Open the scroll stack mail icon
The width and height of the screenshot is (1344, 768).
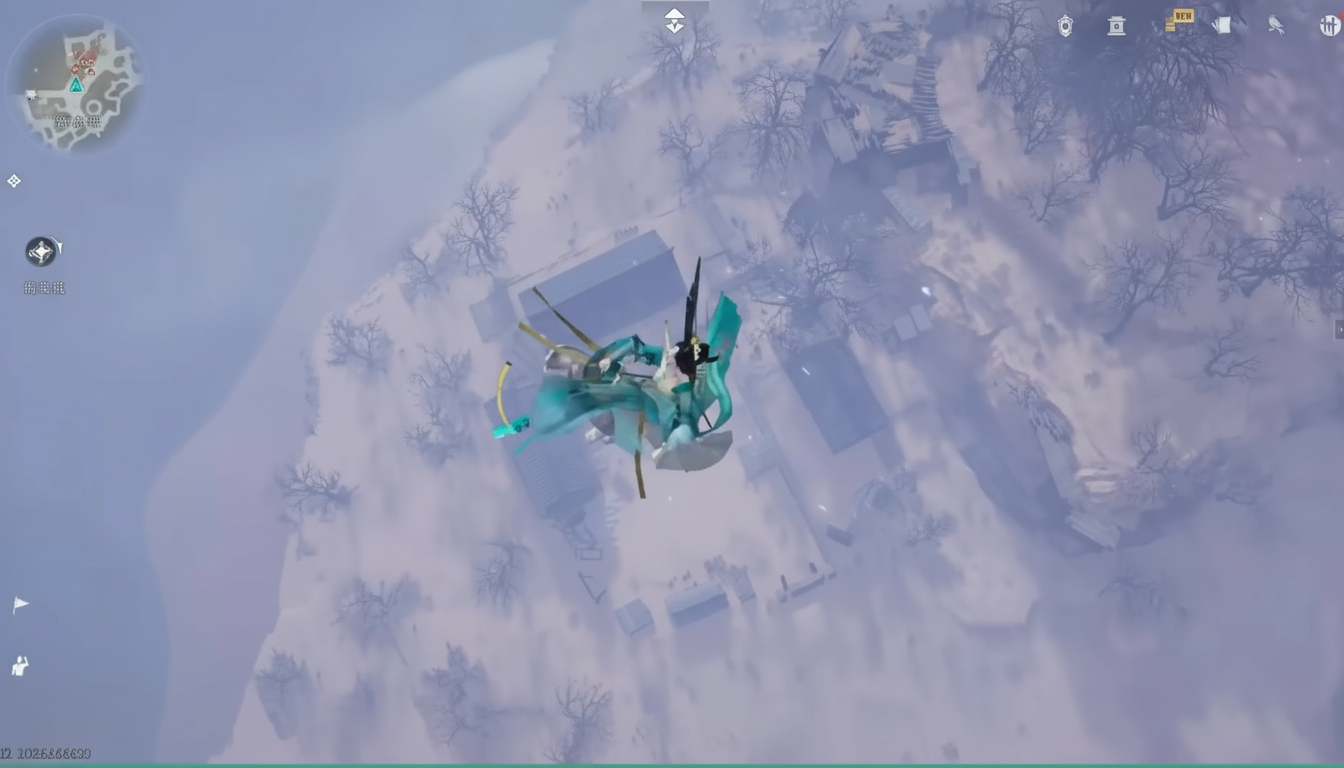[1222, 26]
